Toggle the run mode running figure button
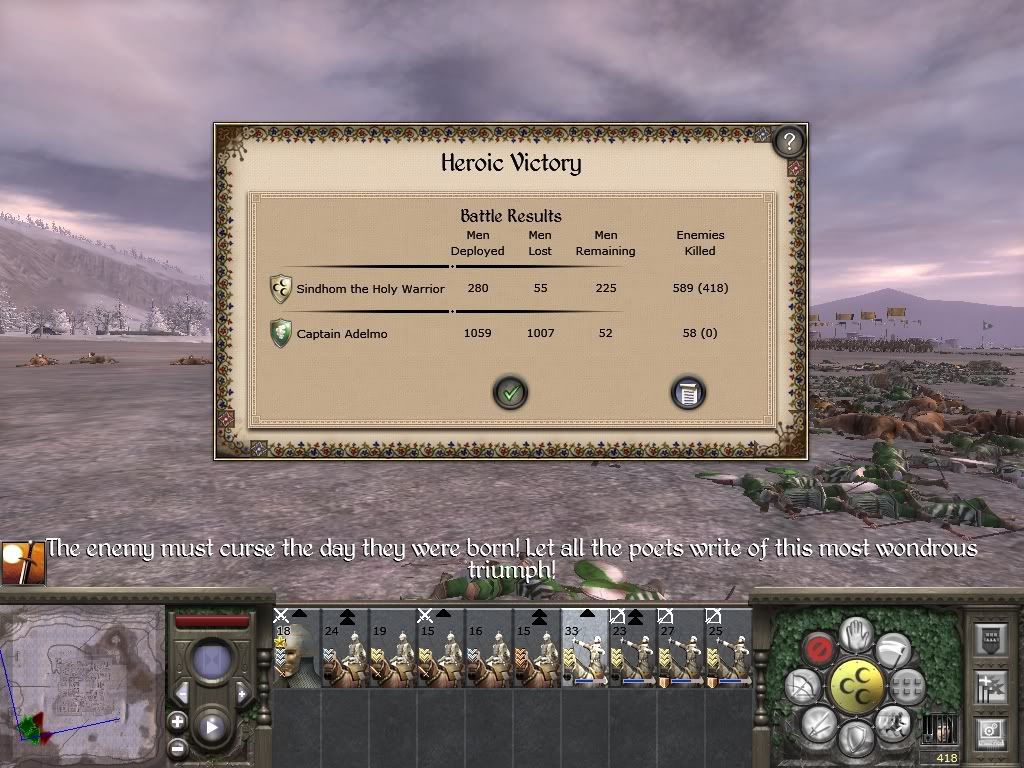Screen dimensions: 1024x768 [x=893, y=722]
